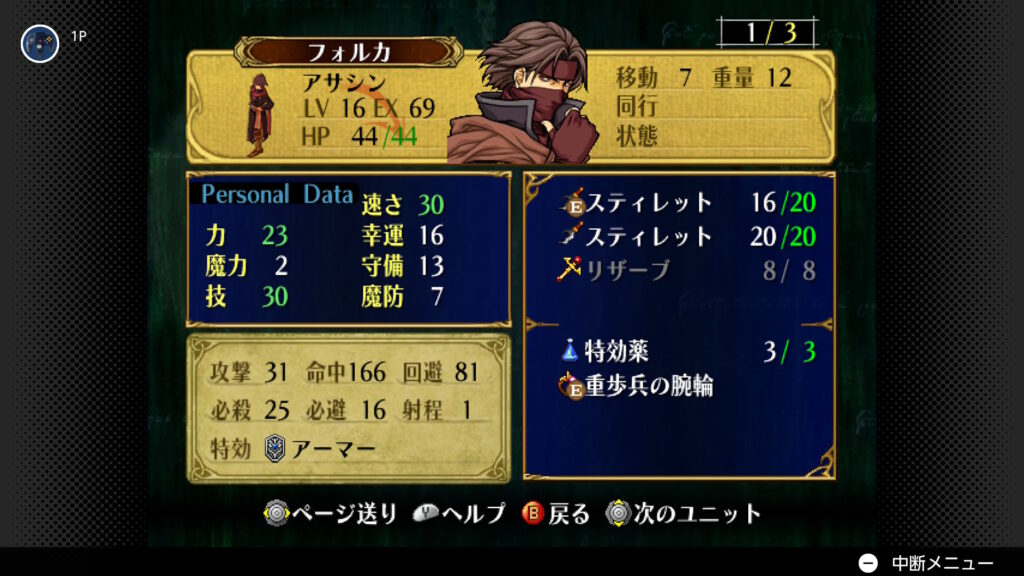The image size is (1024, 576).
Task: Select the equipped Stiletto with 16/20 uses
Action: [648, 203]
